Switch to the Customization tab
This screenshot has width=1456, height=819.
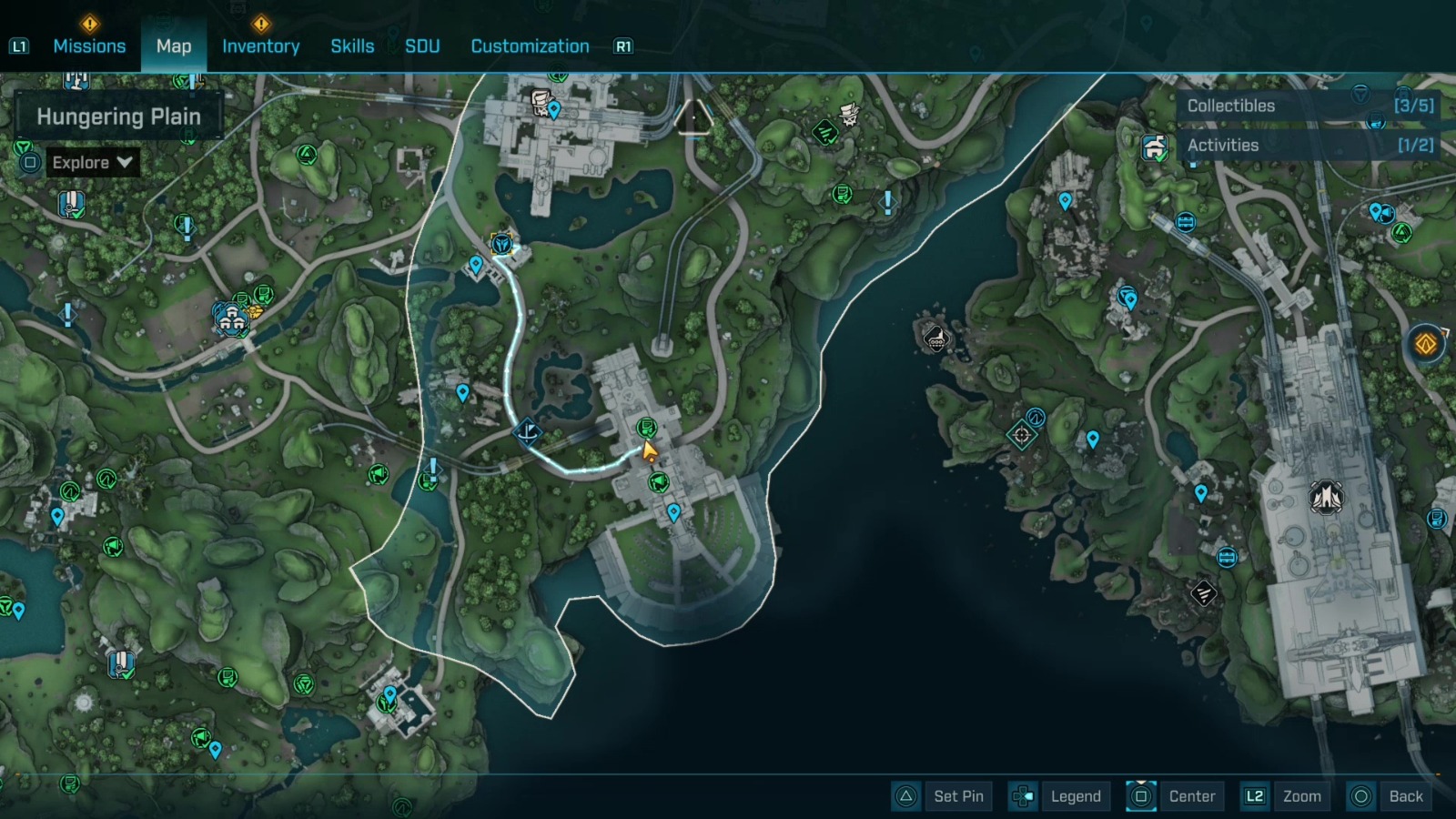[x=530, y=45]
